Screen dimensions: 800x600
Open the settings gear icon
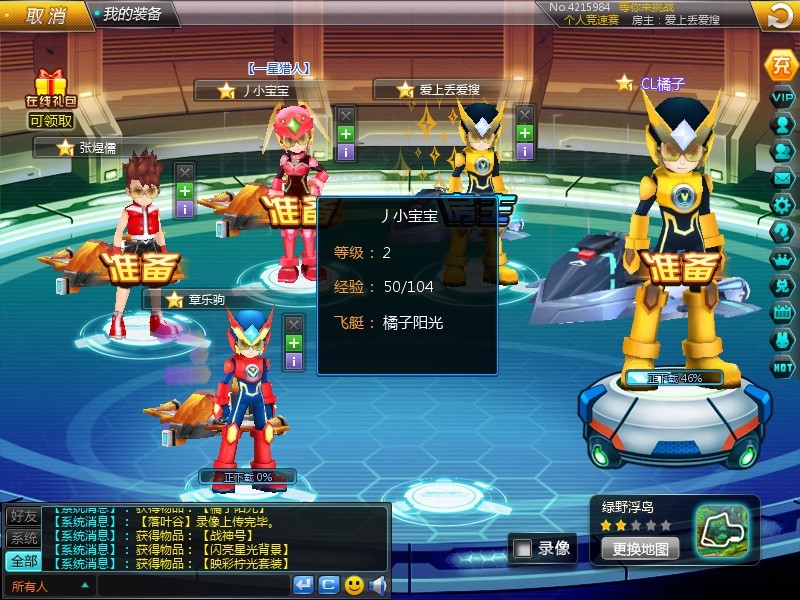[x=782, y=204]
